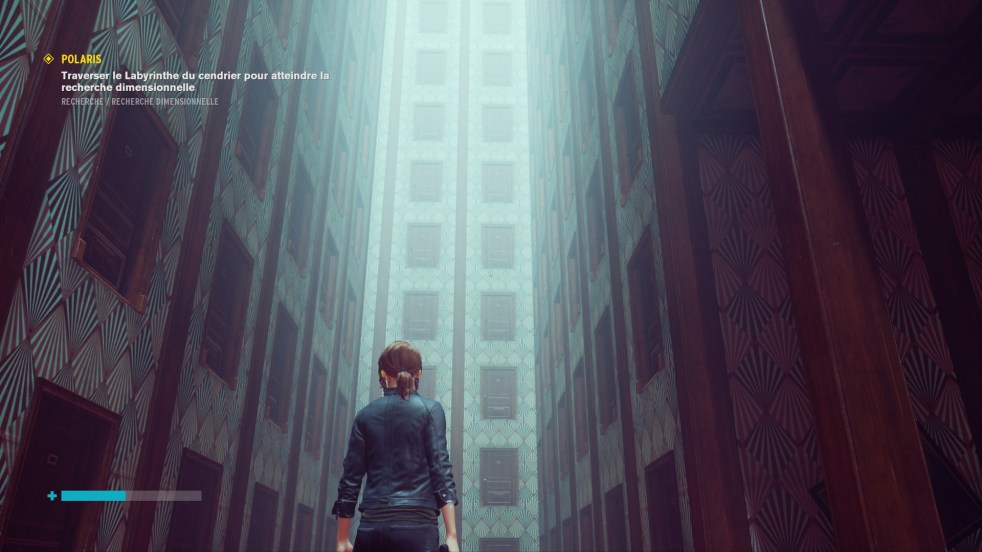This screenshot has width=982, height=552.
Task: Click the diamond mission marker icon
Action: pos(48,59)
